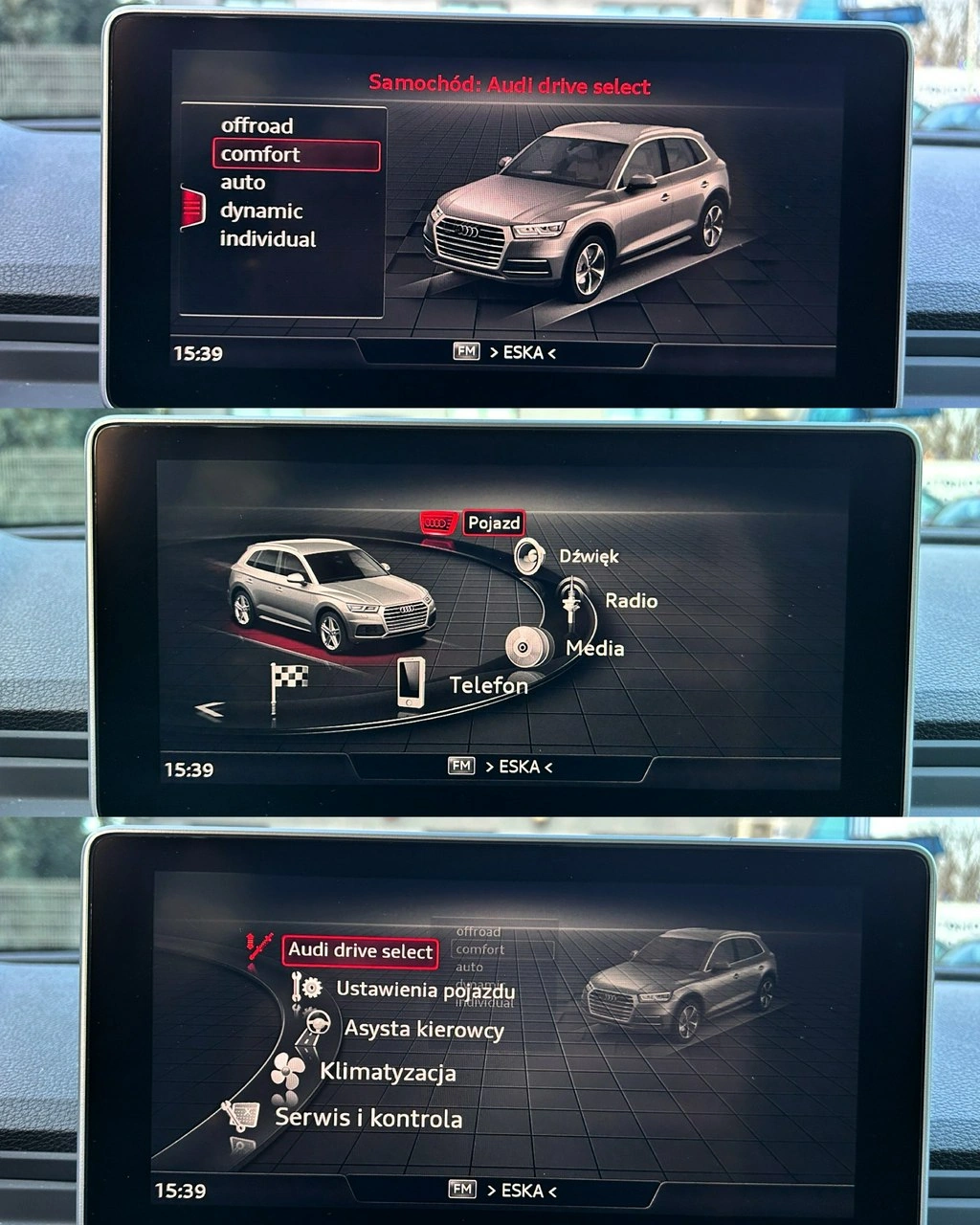Open the Audi drive select entry
This screenshot has width=980, height=1225.
(x=361, y=950)
